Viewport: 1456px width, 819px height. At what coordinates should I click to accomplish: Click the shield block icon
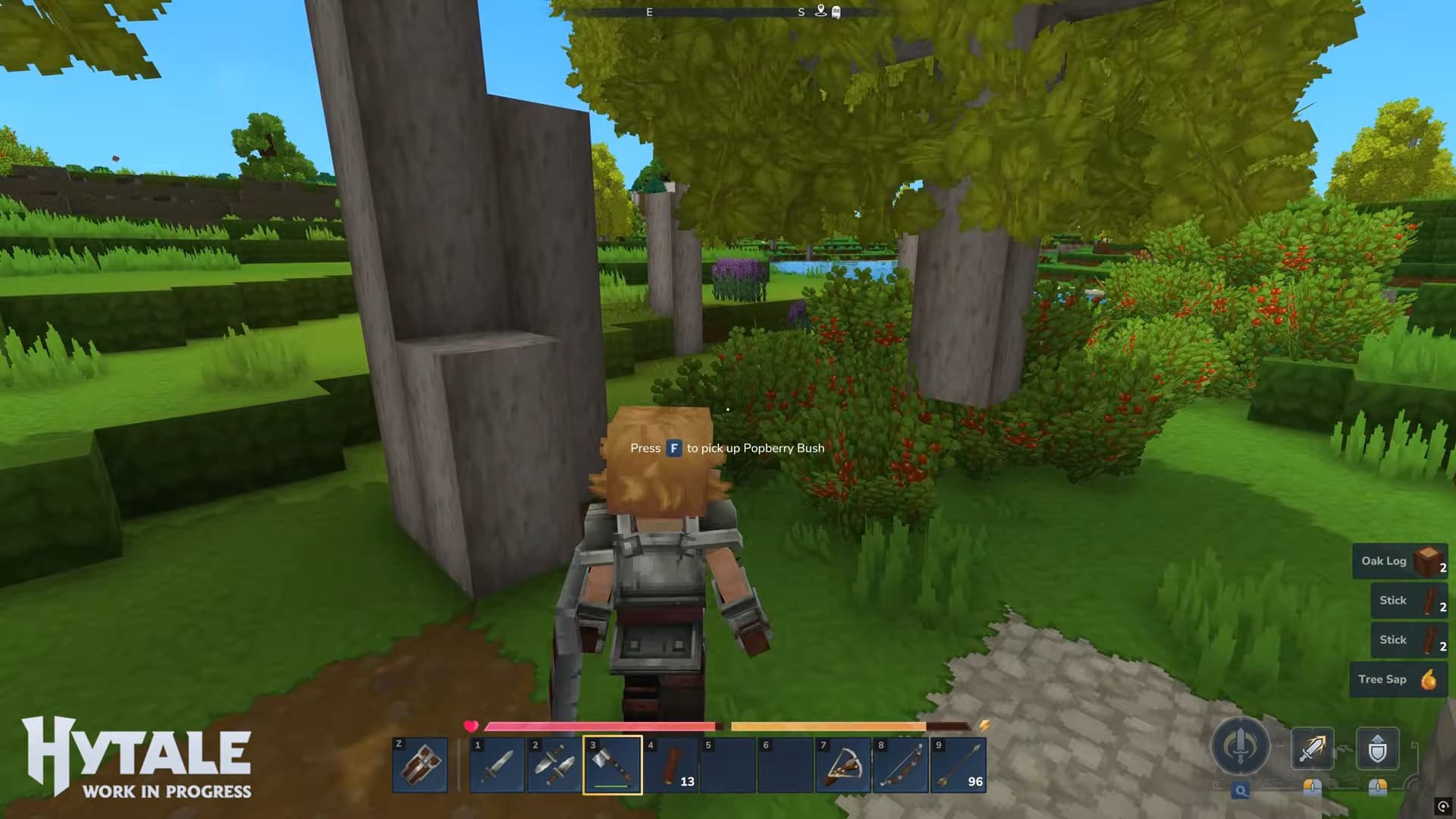point(1378,747)
